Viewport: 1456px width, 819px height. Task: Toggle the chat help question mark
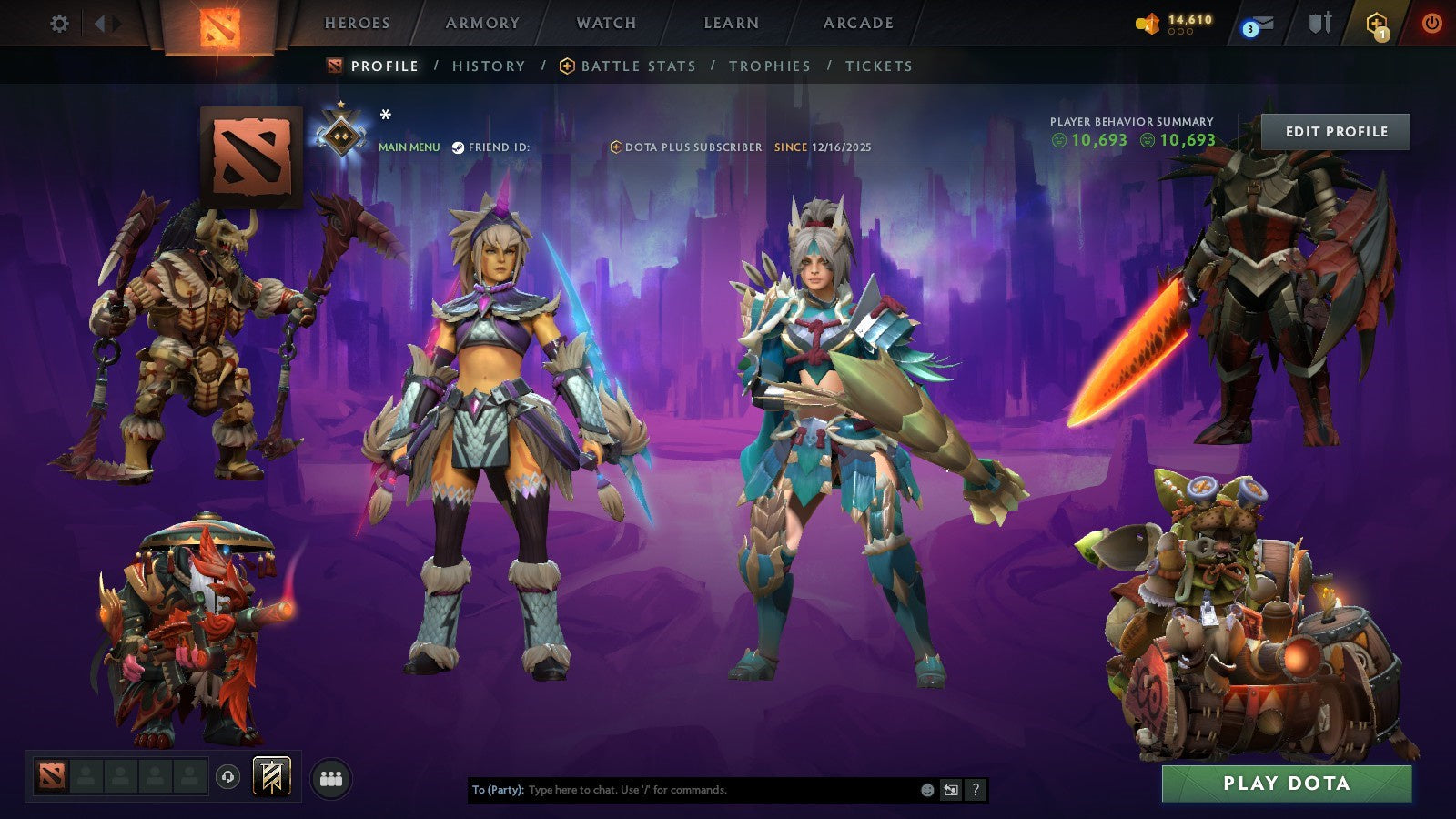976,790
